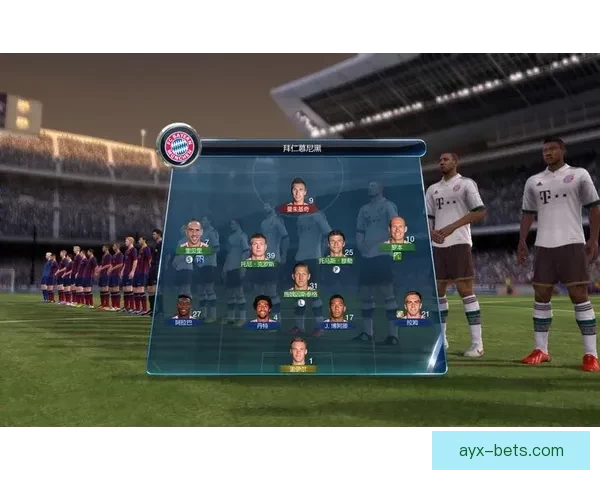
Task: Select striker number 9 Mandžukić card
Action: pyautogui.click(x=299, y=194)
